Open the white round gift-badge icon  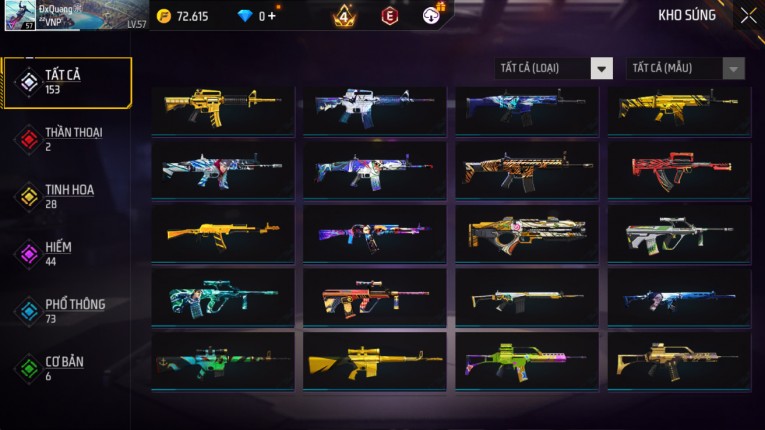432,16
